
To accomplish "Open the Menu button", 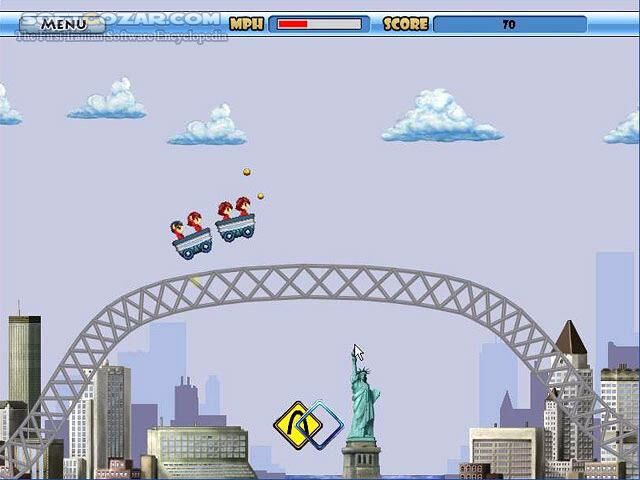I will click(x=64, y=23).
